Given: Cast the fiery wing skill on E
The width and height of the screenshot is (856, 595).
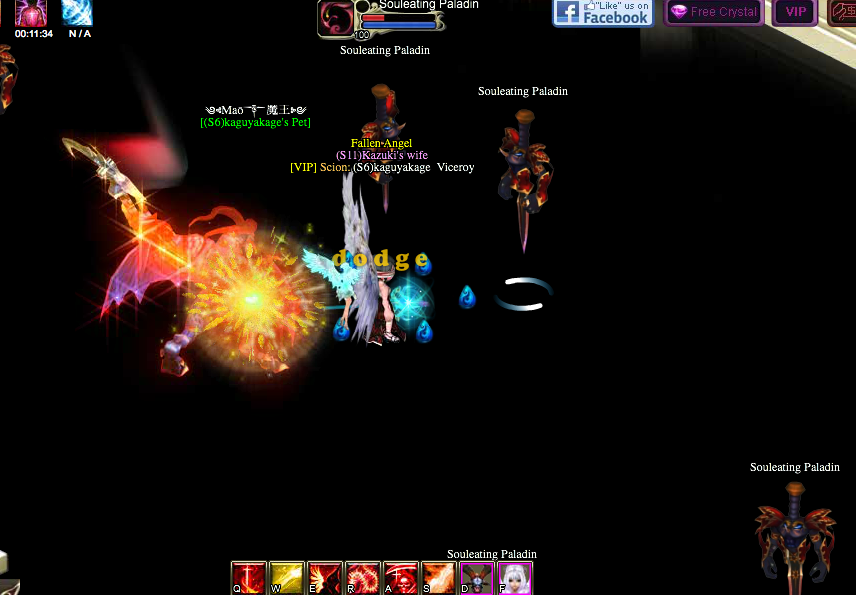Looking at the screenshot, I should click(325, 578).
